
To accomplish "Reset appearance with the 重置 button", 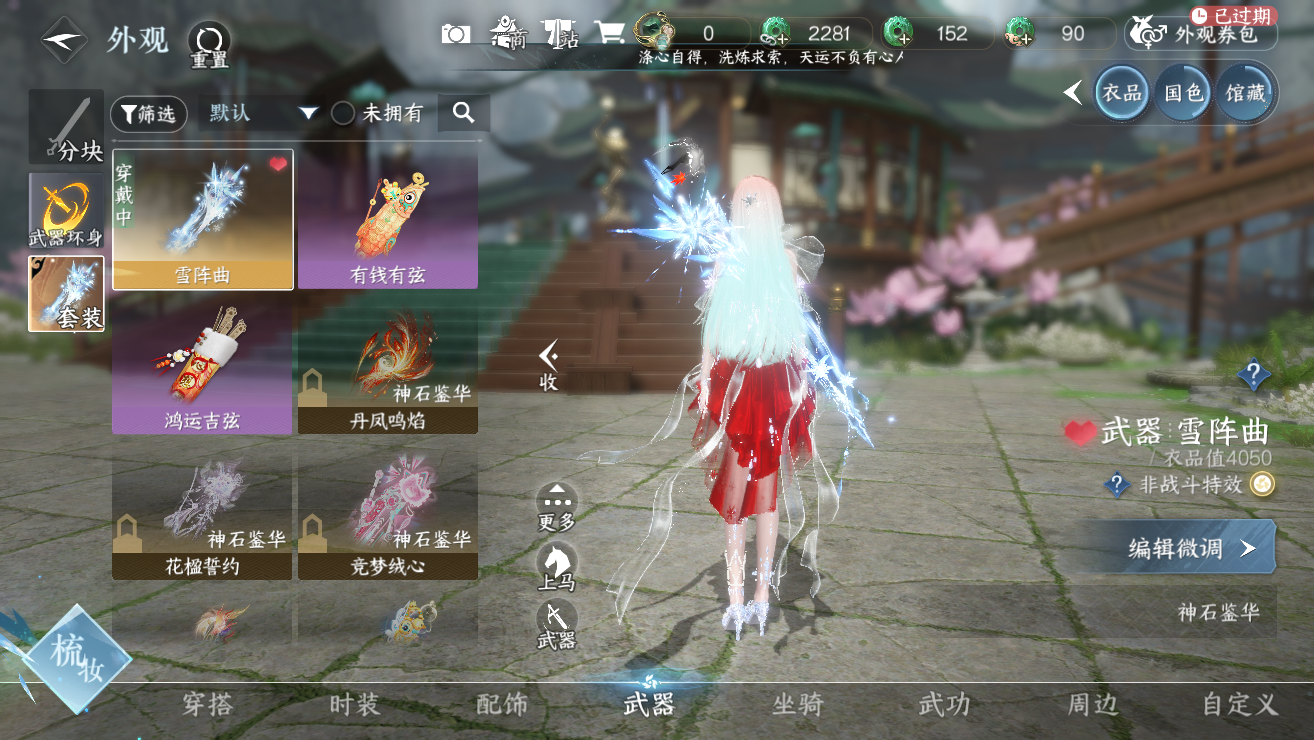I will coord(209,43).
